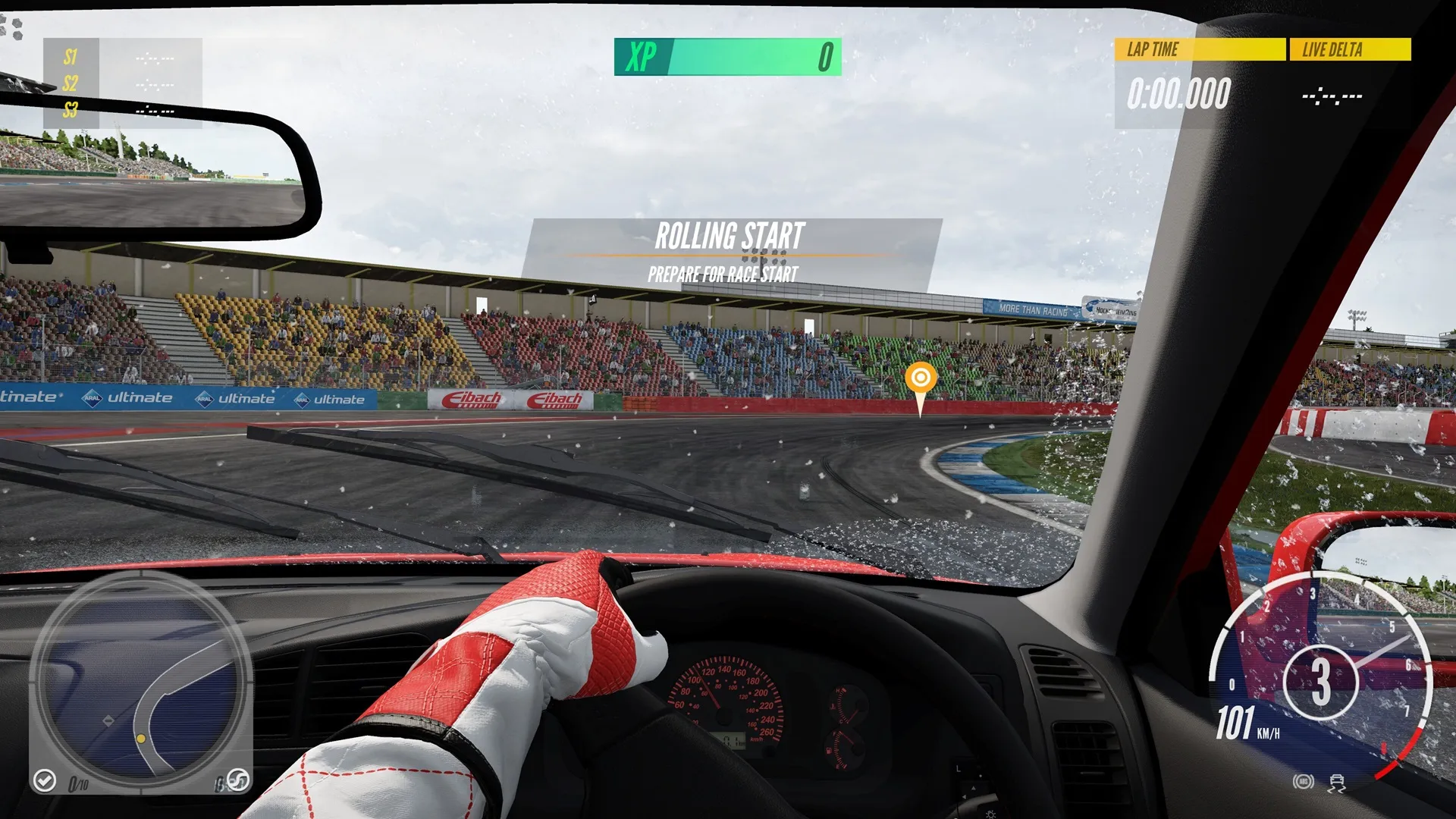Click the orange waypoint marker
This screenshot has height=819, width=1456.
[x=921, y=378]
